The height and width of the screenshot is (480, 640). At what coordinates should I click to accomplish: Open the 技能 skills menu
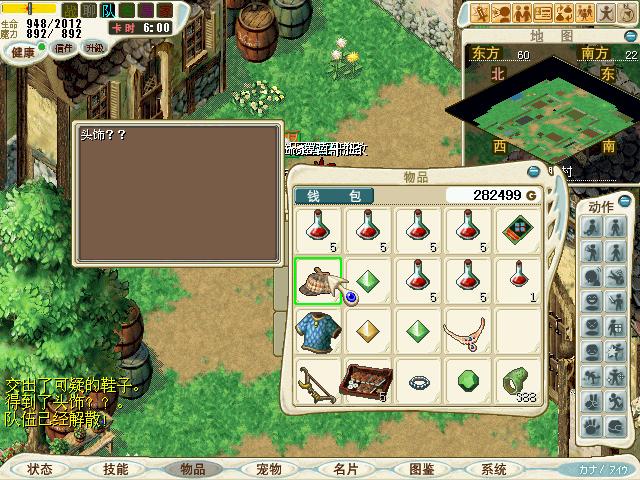click(116, 469)
